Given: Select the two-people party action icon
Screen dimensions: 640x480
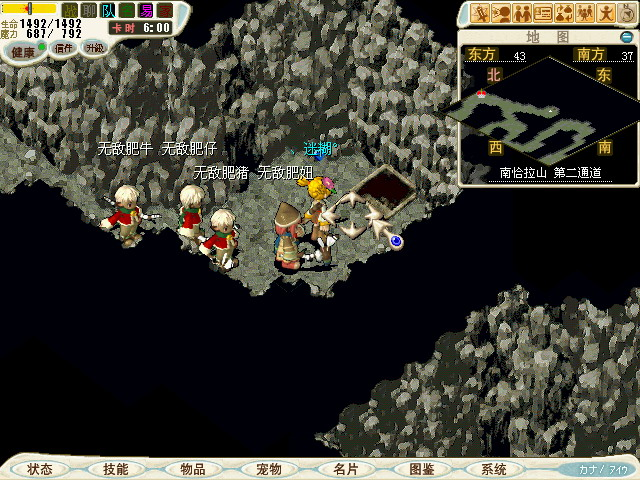Looking at the screenshot, I should click(522, 14).
